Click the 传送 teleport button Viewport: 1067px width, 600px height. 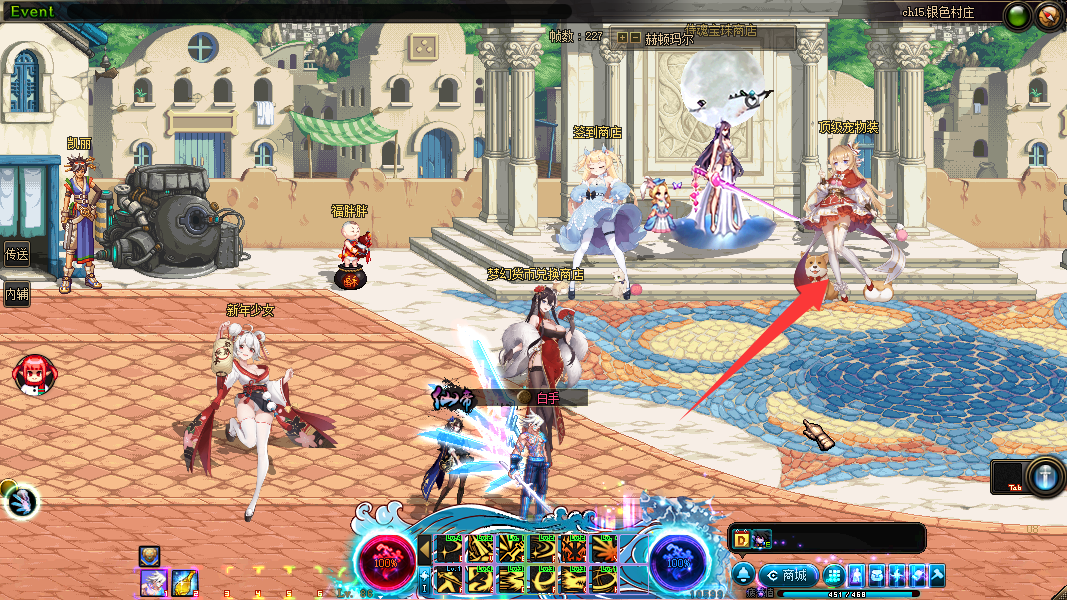tap(16, 253)
